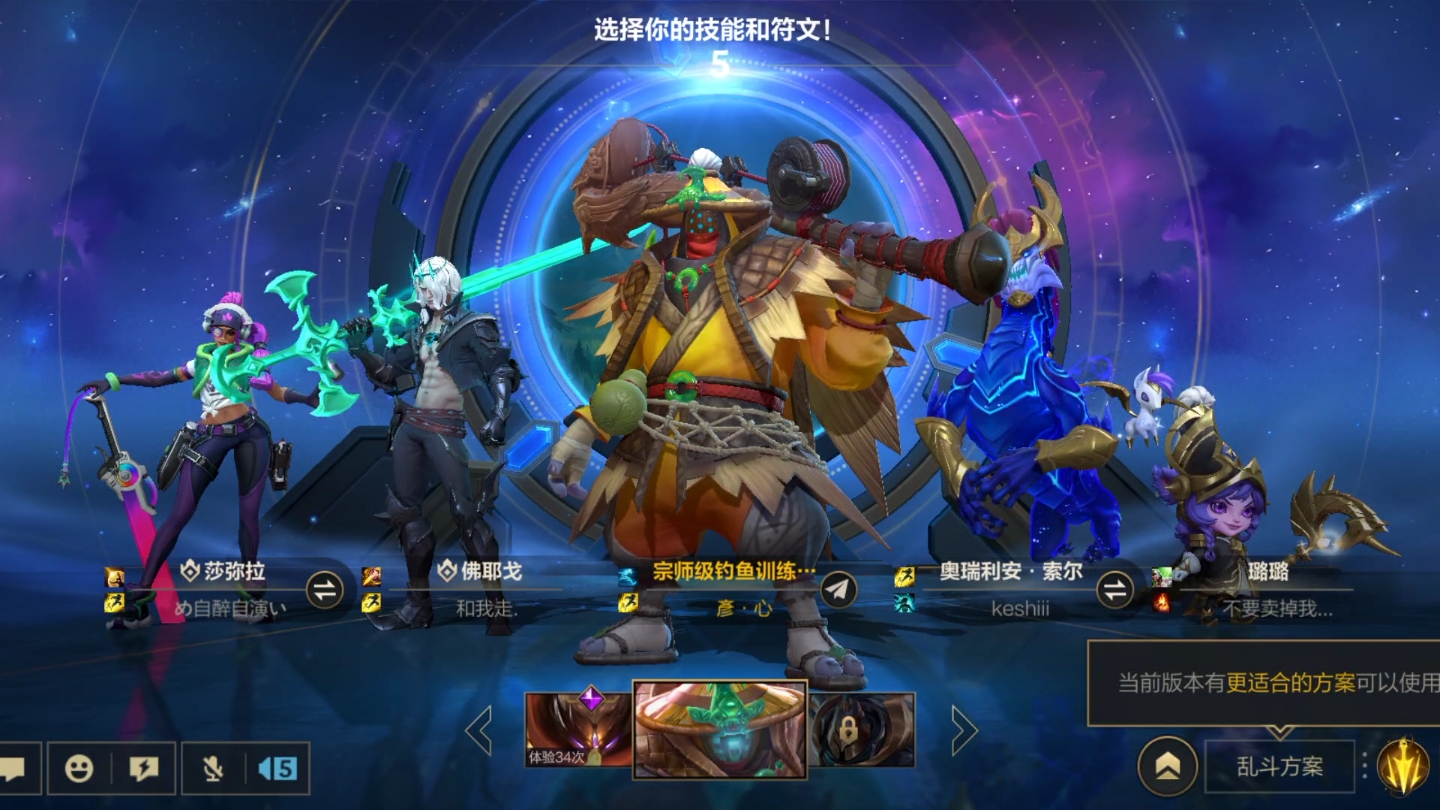
Task: Select the locked skin thumbnail
Action: click(x=862, y=730)
